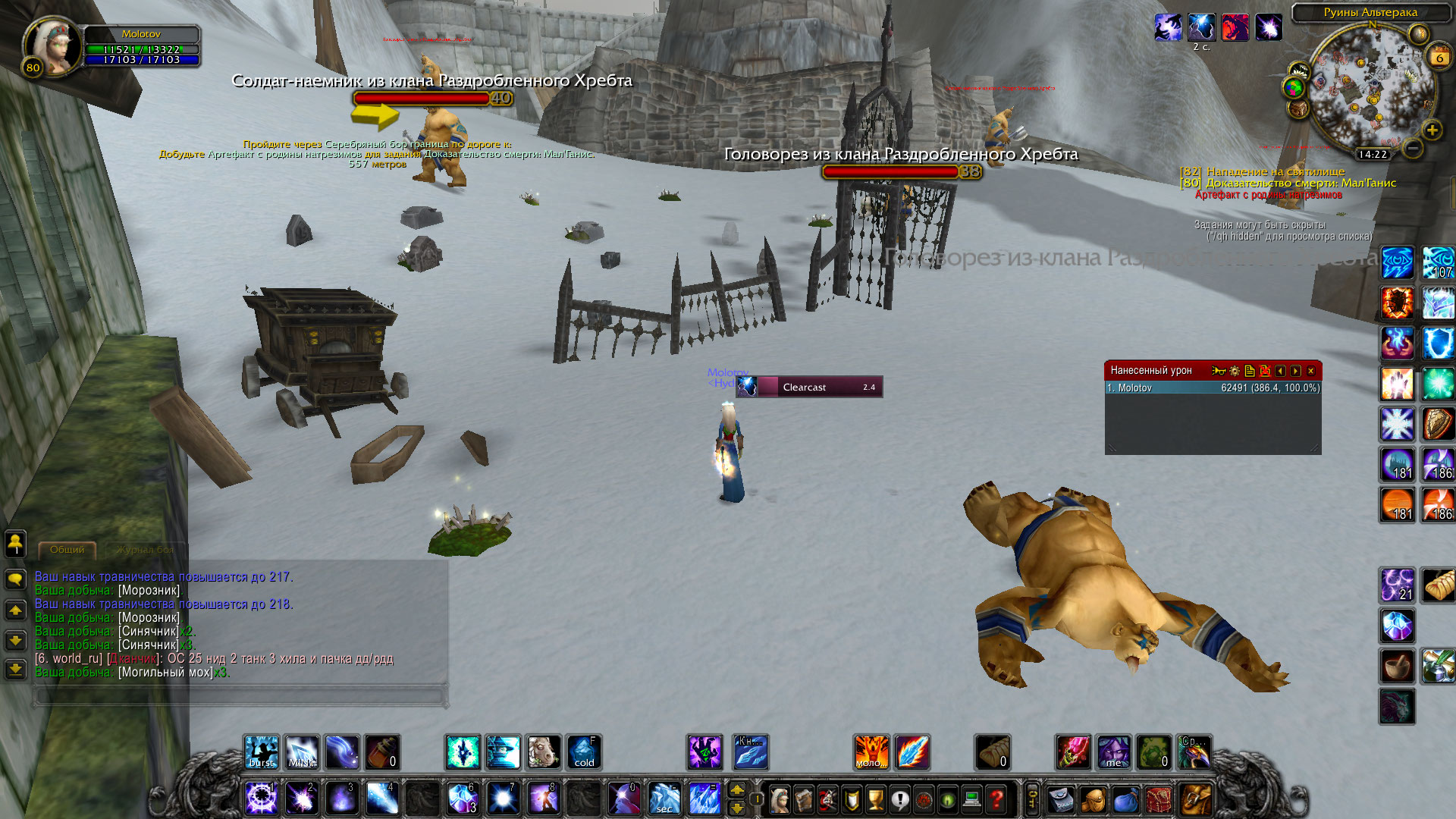Select the Molotov player portrait
This screenshot has width=1456, height=819.
point(50,45)
